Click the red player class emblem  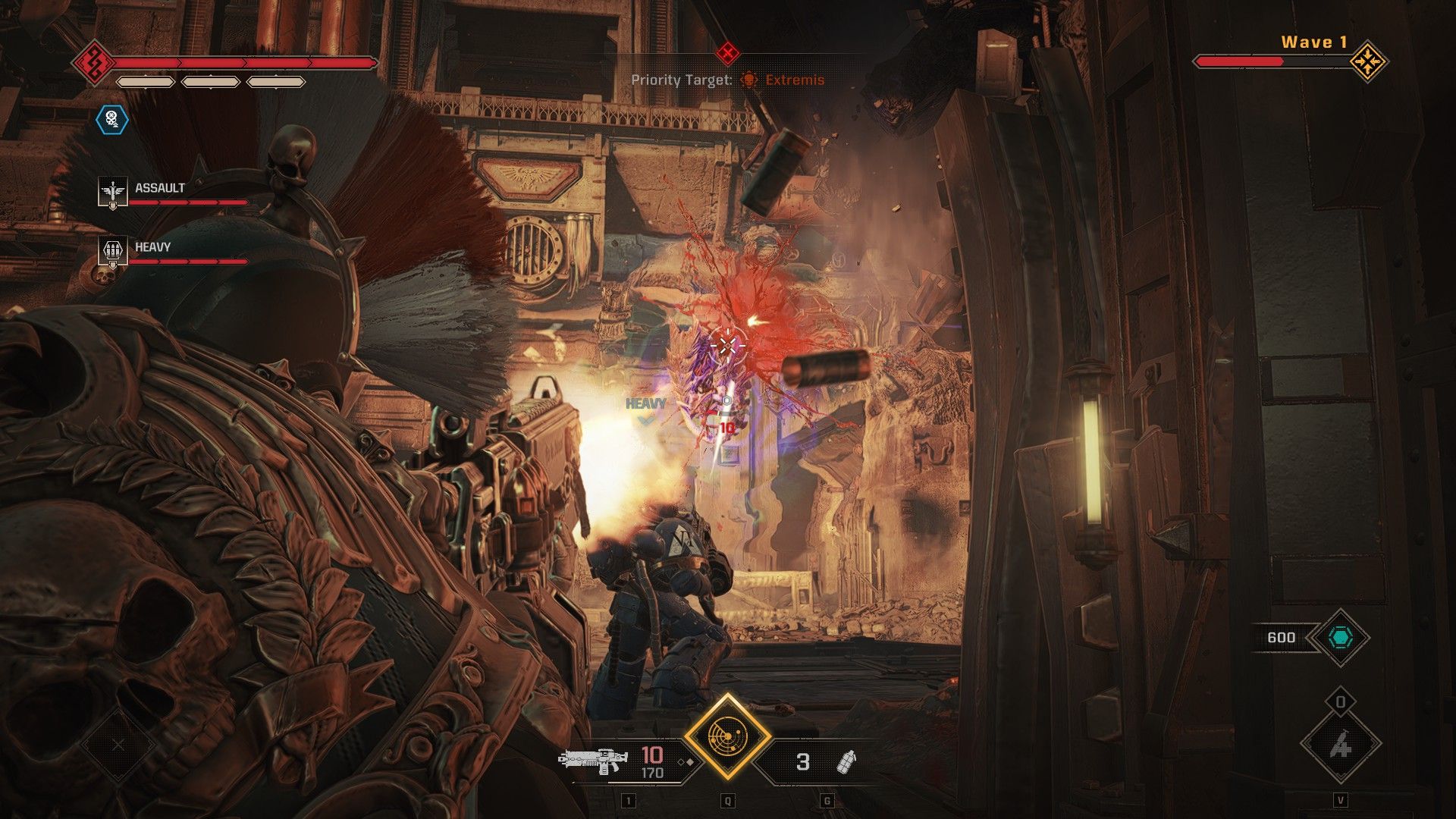tap(93, 61)
